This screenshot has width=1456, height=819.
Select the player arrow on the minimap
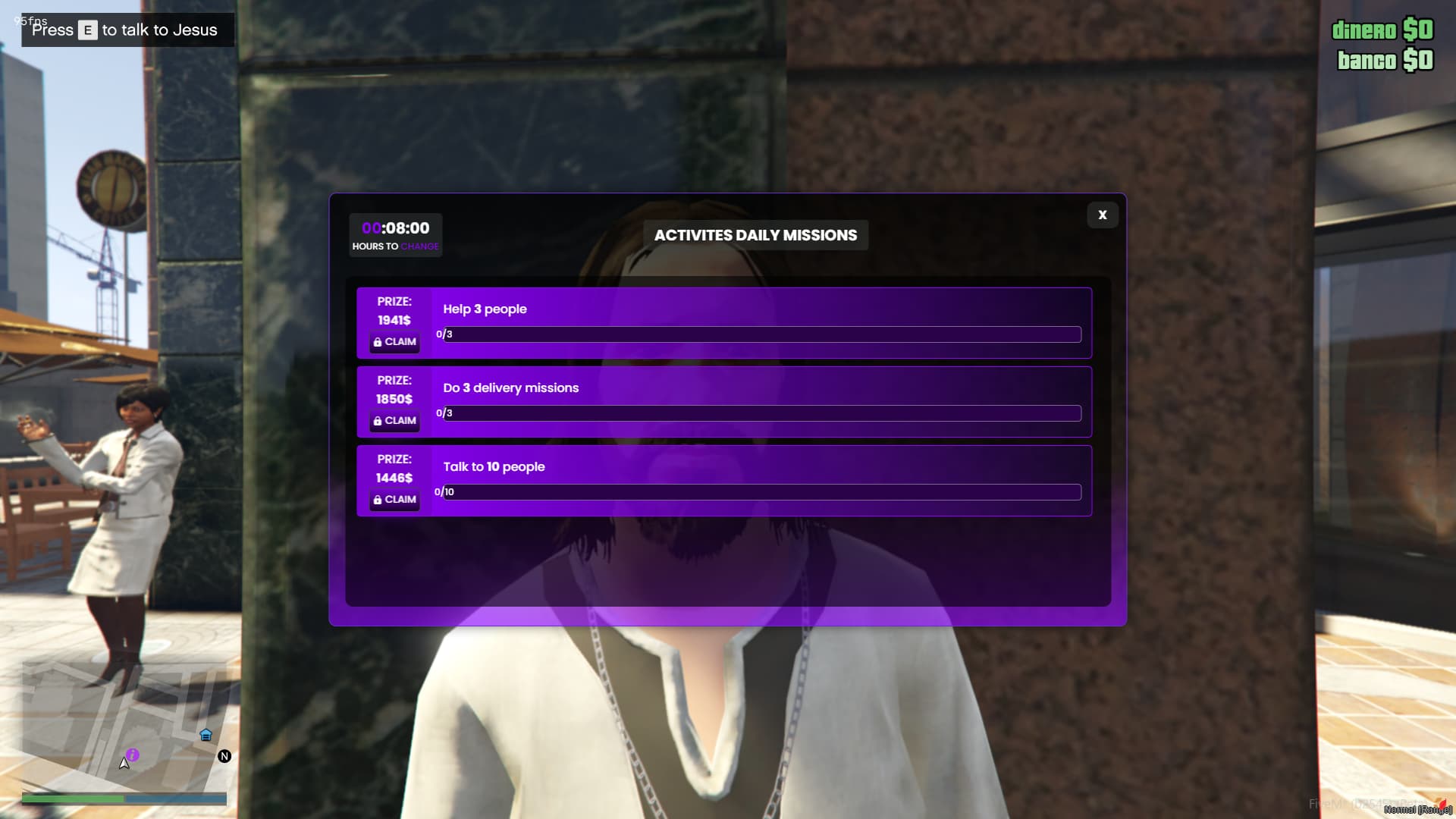pyautogui.click(x=124, y=763)
